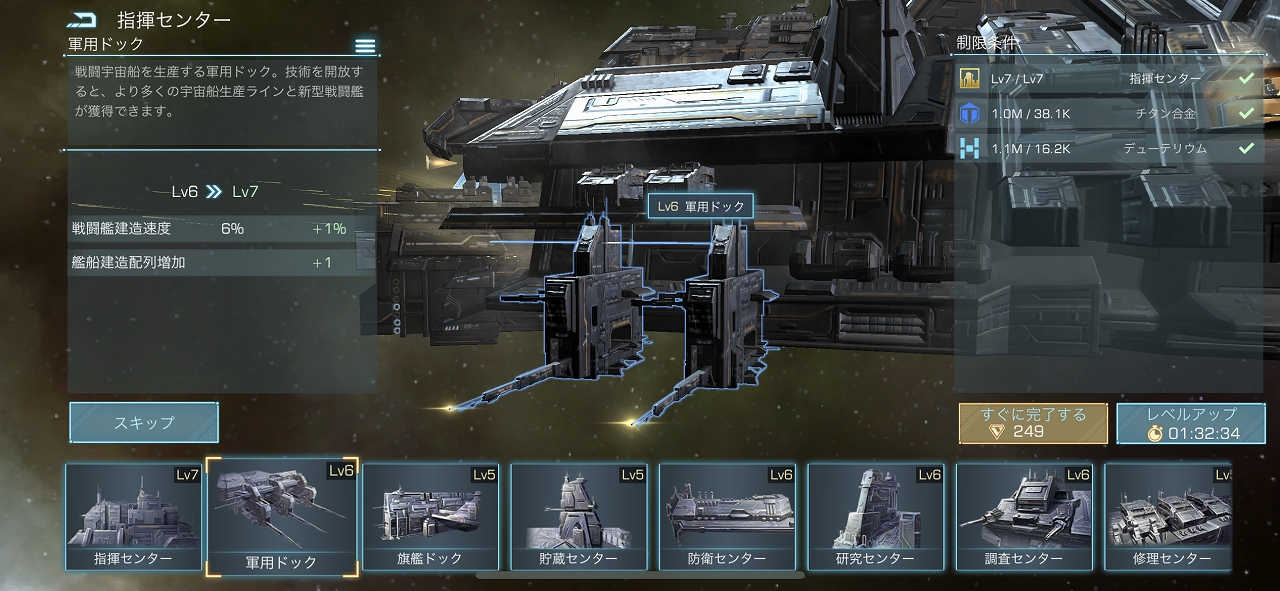The image size is (1280, 591).
Task: Select the 旗艦ドック building thumbnail
Action: [430, 518]
